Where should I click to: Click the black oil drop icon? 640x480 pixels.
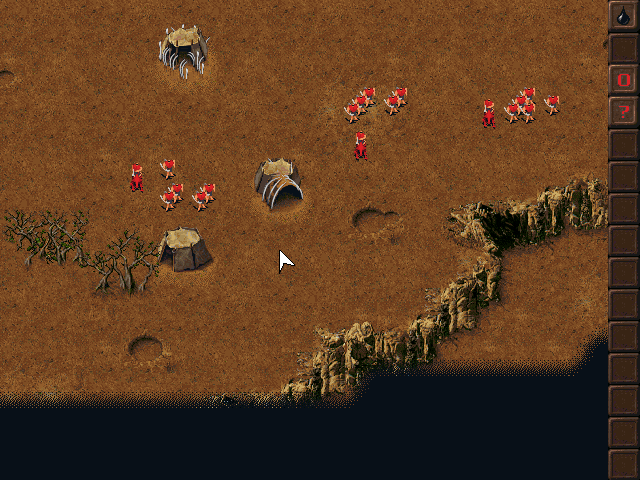623,16
